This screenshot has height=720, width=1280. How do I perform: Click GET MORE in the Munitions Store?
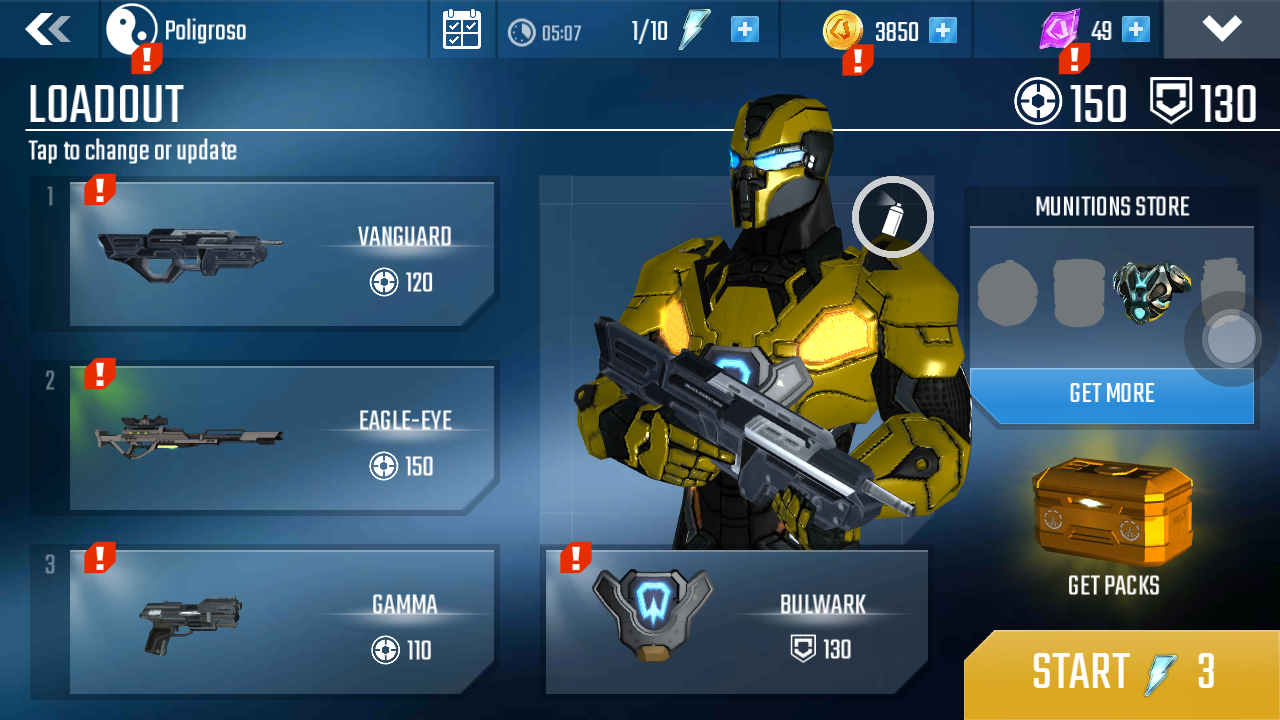[1112, 394]
